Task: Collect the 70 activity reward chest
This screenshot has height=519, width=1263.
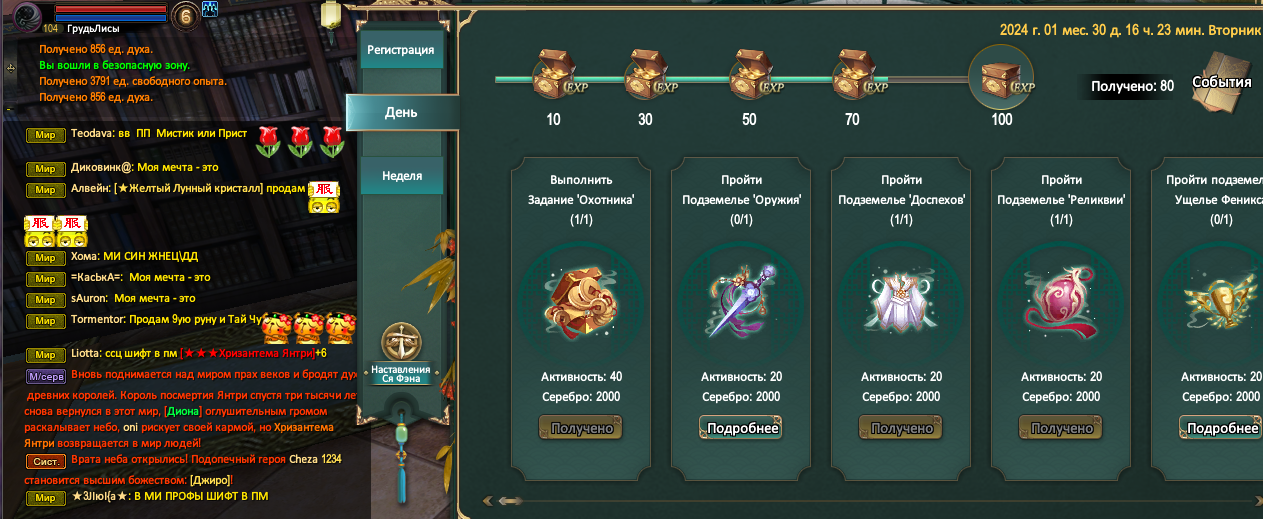Action: pyautogui.click(x=857, y=74)
